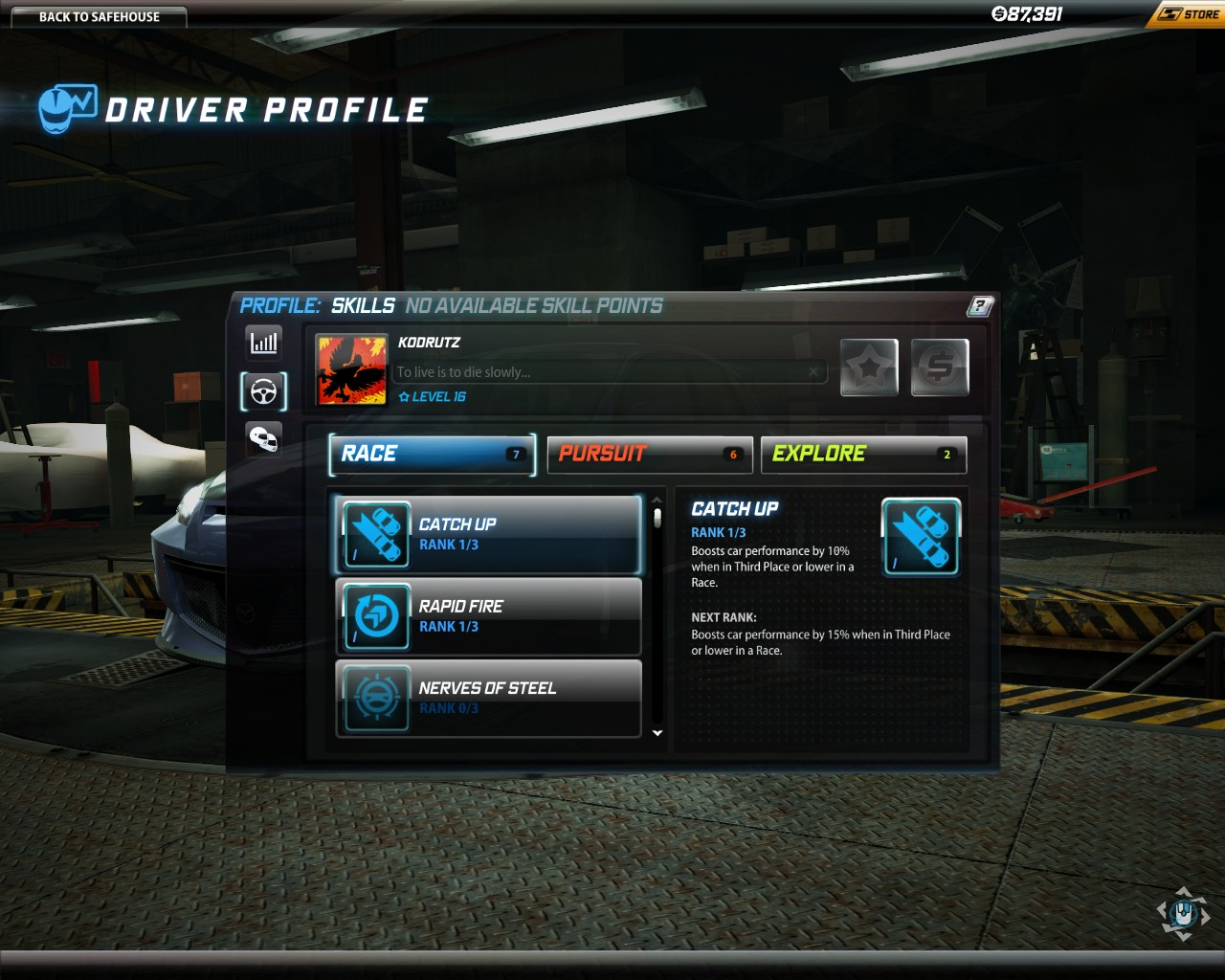Viewport: 1225px width, 980px height.
Task: Open help with the question mark icon
Action: 978,305
